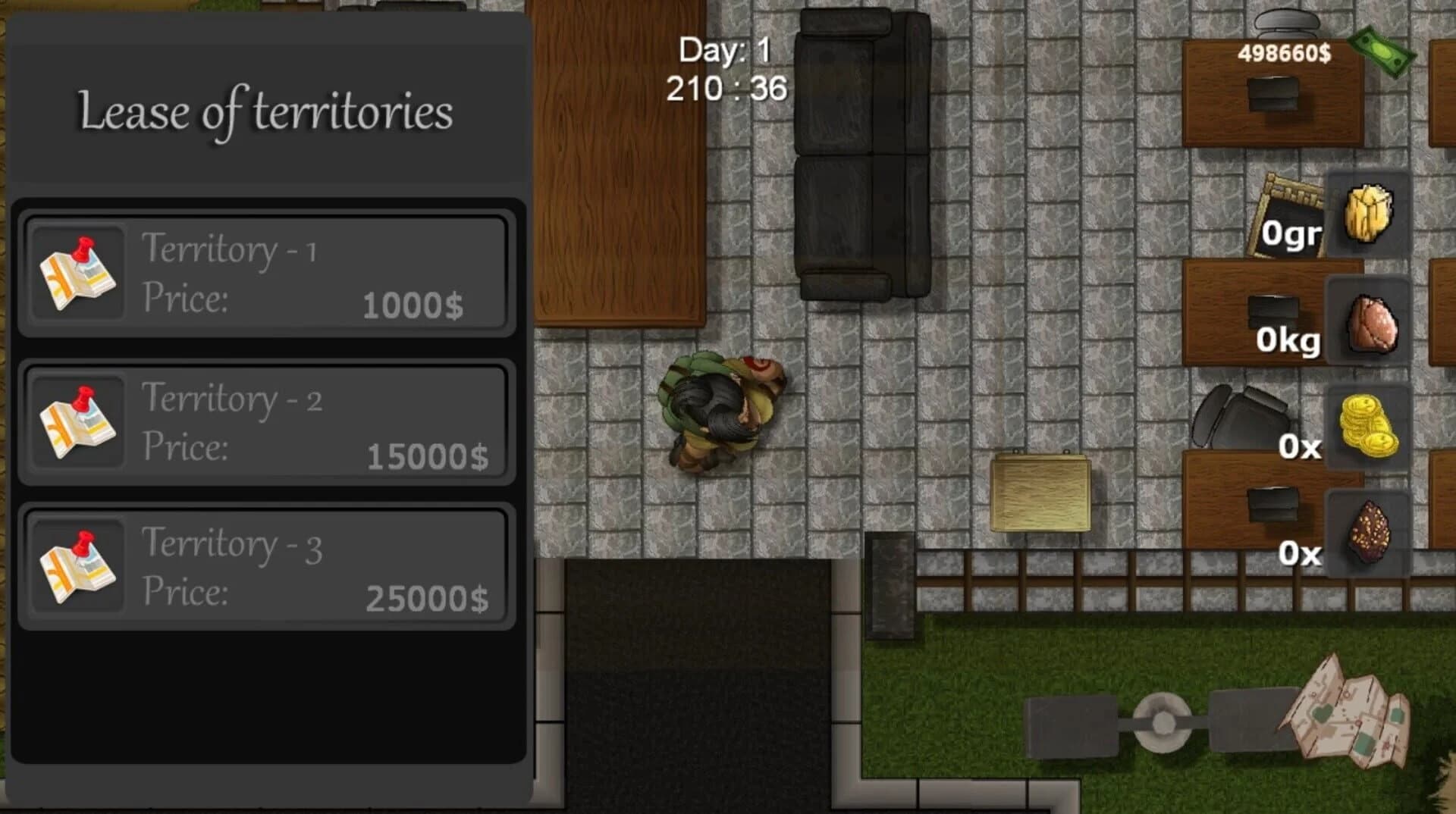Select the Territory - 2 map pin icon

[78, 421]
